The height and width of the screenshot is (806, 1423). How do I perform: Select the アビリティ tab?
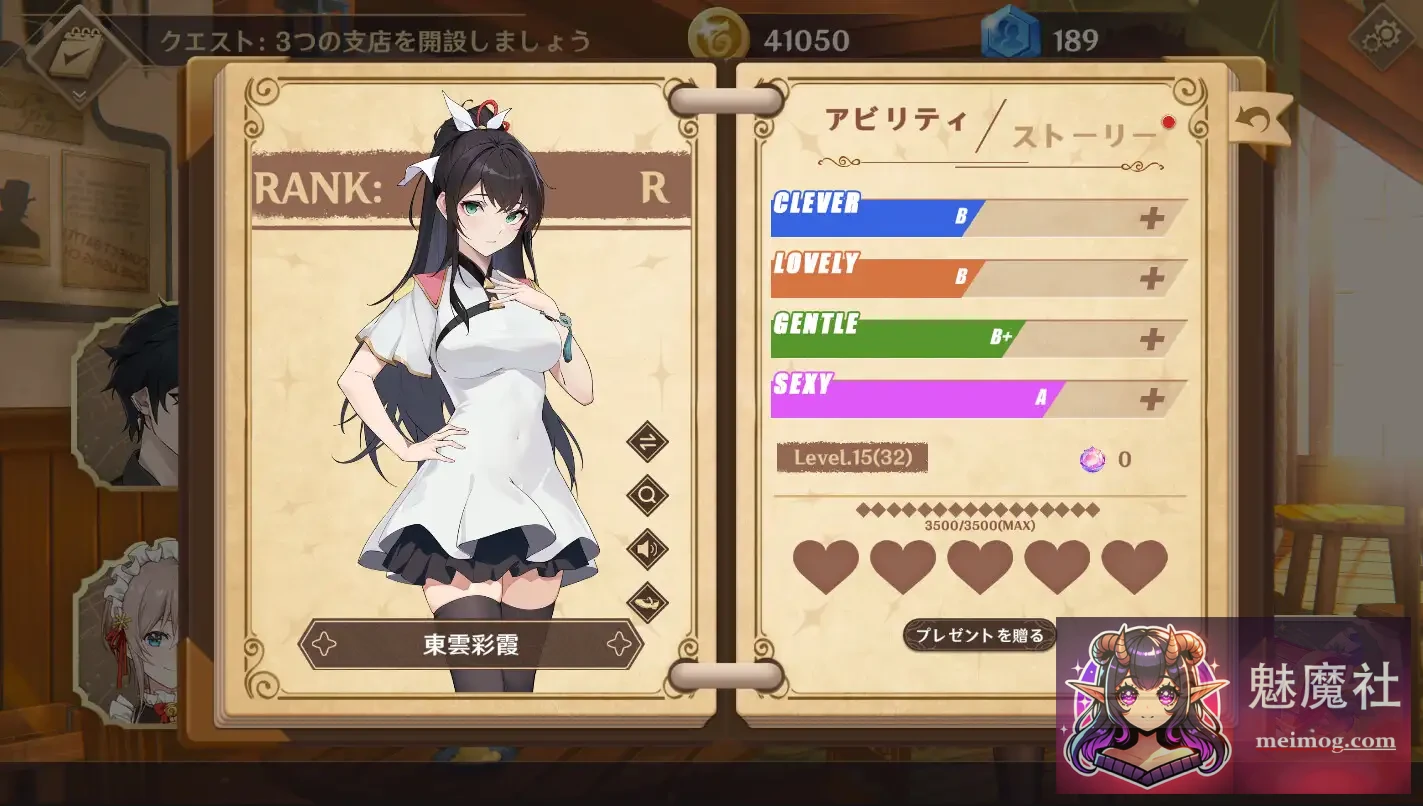pos(896,118)
